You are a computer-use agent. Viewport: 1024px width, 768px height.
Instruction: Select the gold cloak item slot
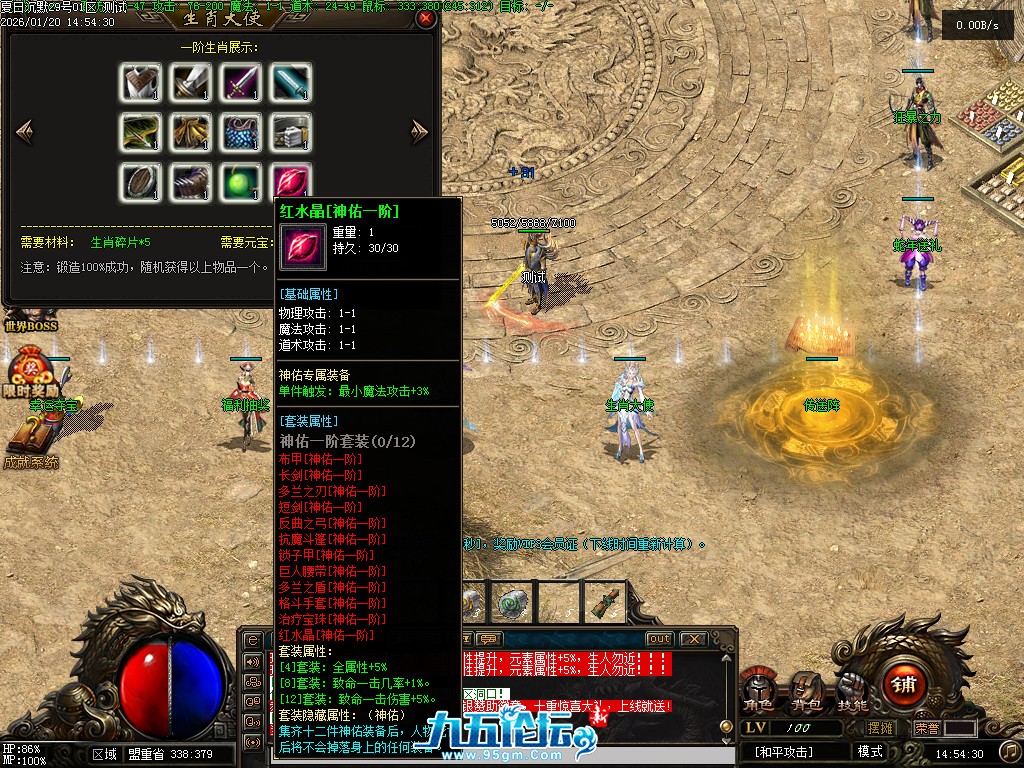191,132
